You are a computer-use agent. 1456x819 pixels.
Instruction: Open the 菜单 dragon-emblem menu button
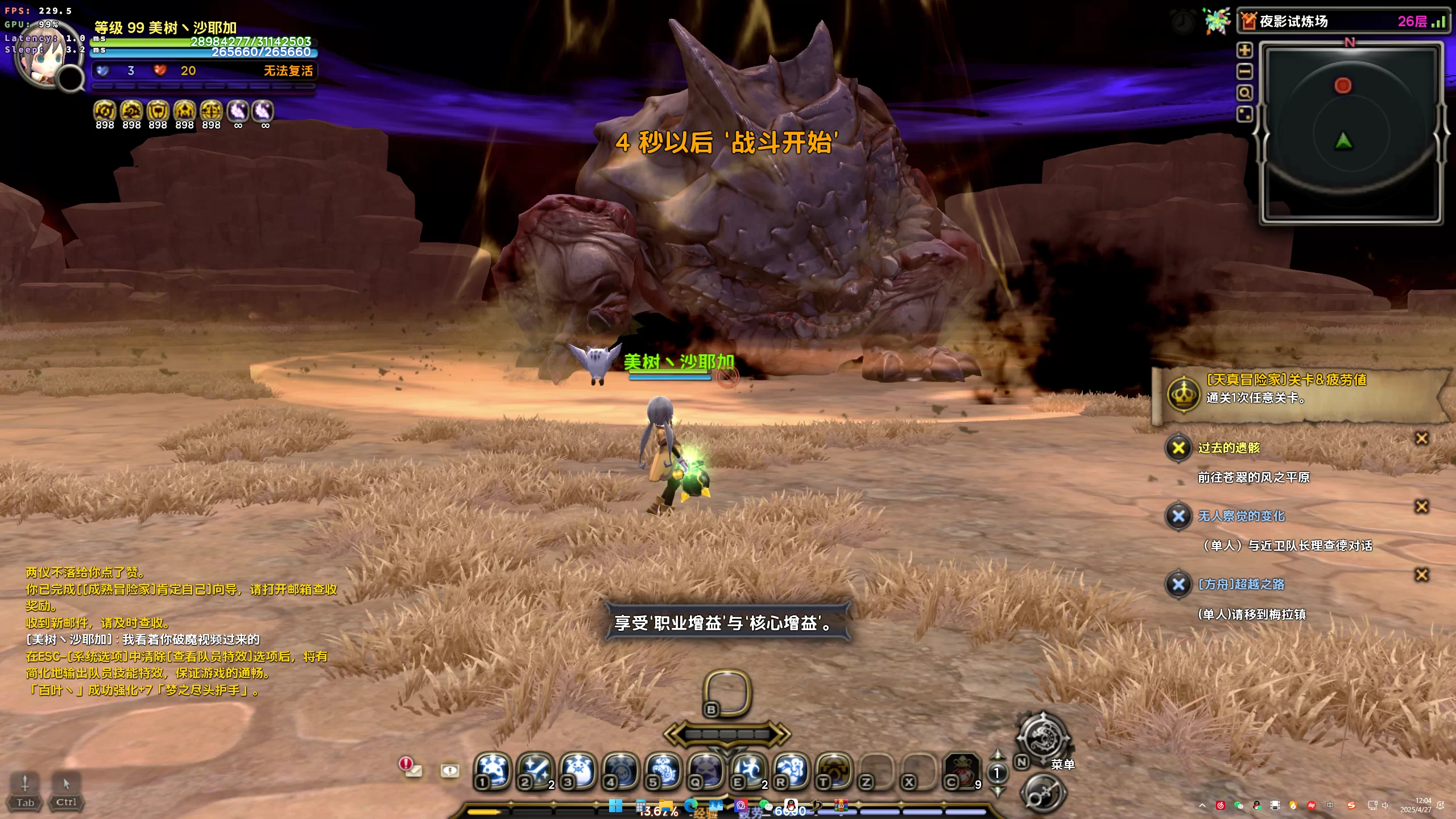(1043, 738)
